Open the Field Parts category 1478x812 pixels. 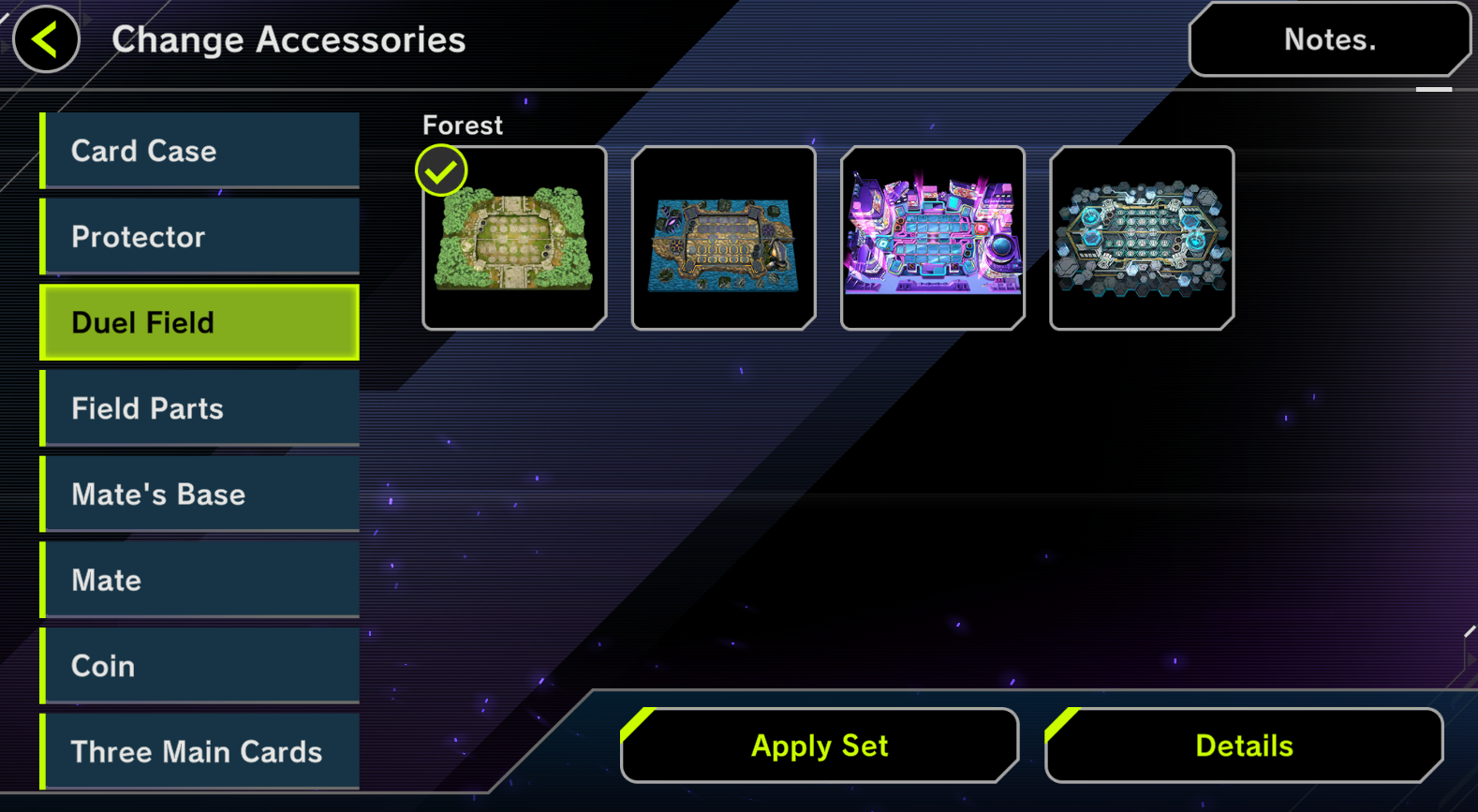[200, 408]
